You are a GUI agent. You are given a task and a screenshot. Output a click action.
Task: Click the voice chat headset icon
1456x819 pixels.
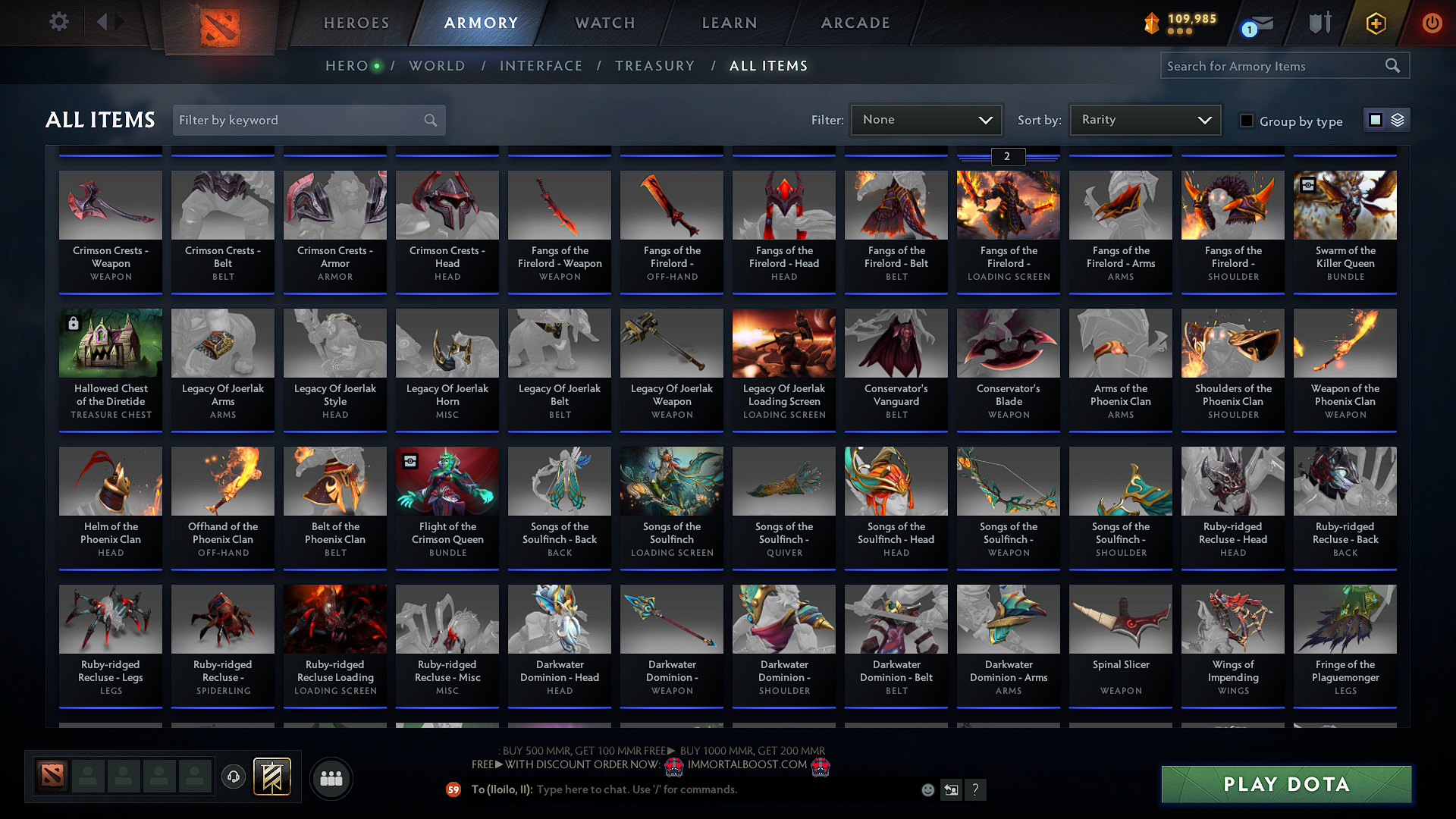(233, 777)
